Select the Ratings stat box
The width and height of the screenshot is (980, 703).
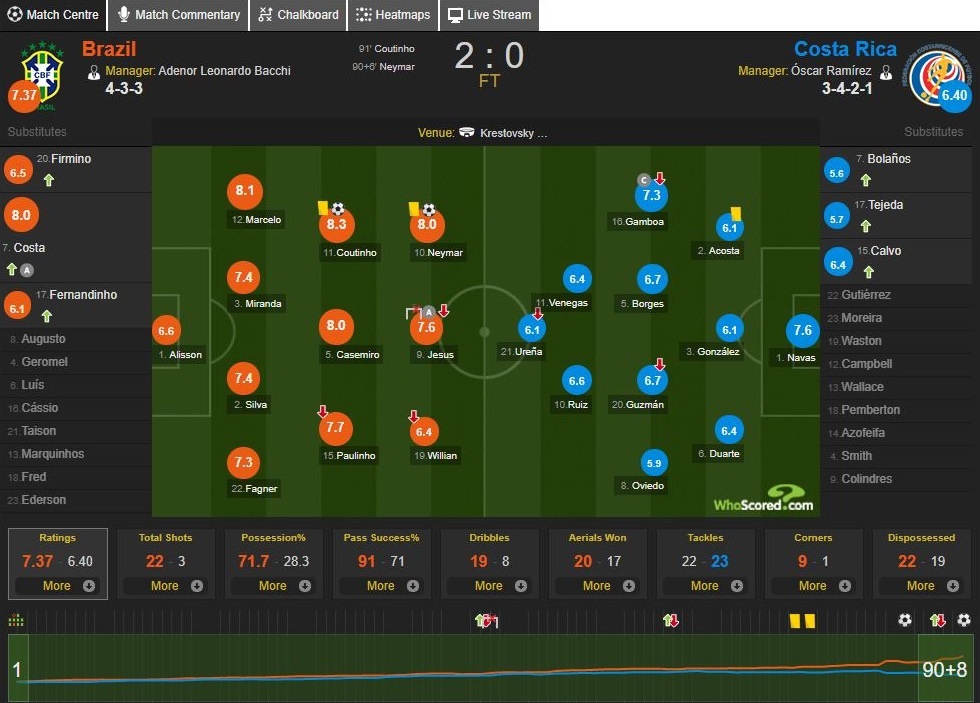click(57, 563)
